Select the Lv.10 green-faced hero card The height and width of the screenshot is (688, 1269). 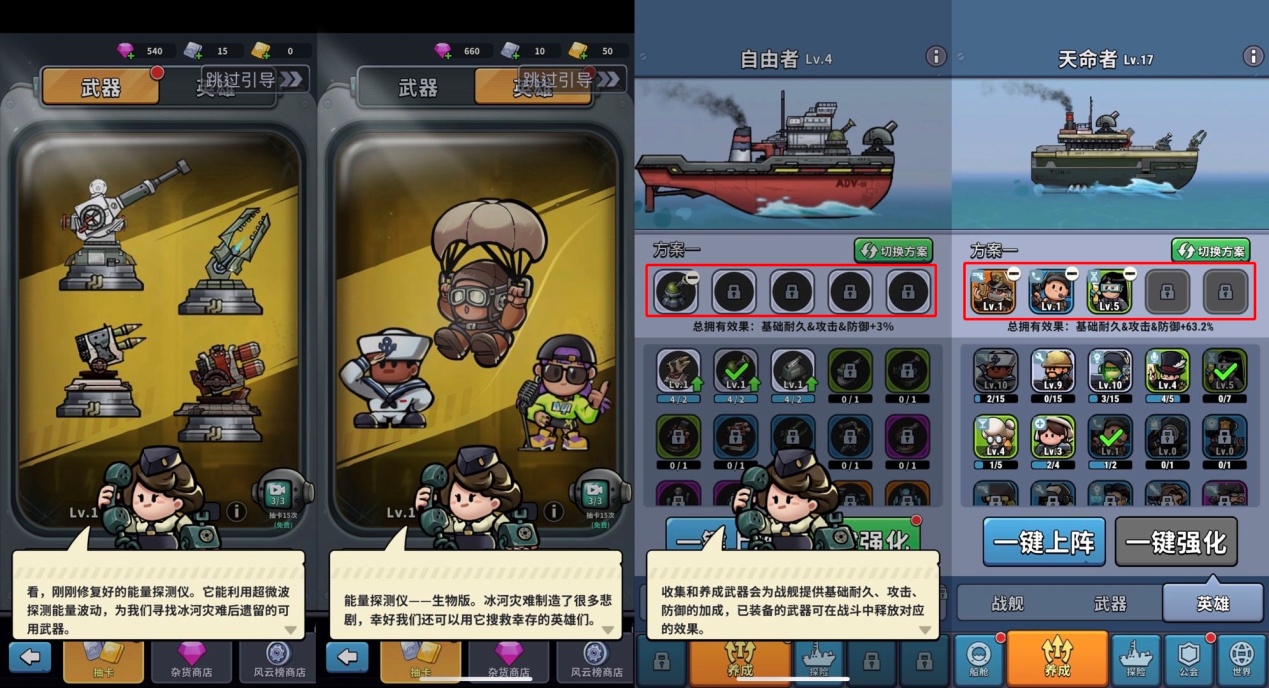(x=1110, y=372)
